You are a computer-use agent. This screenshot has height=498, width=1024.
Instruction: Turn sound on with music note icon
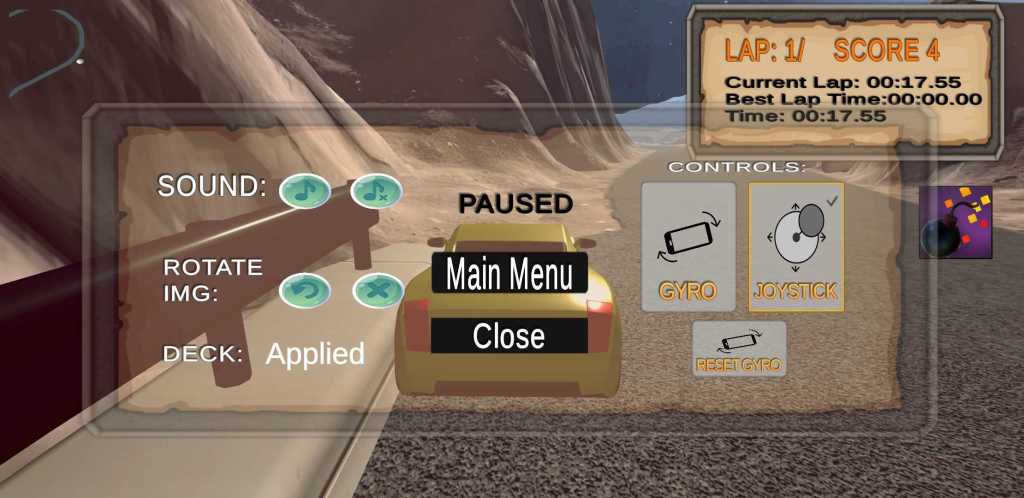(305, 189)
